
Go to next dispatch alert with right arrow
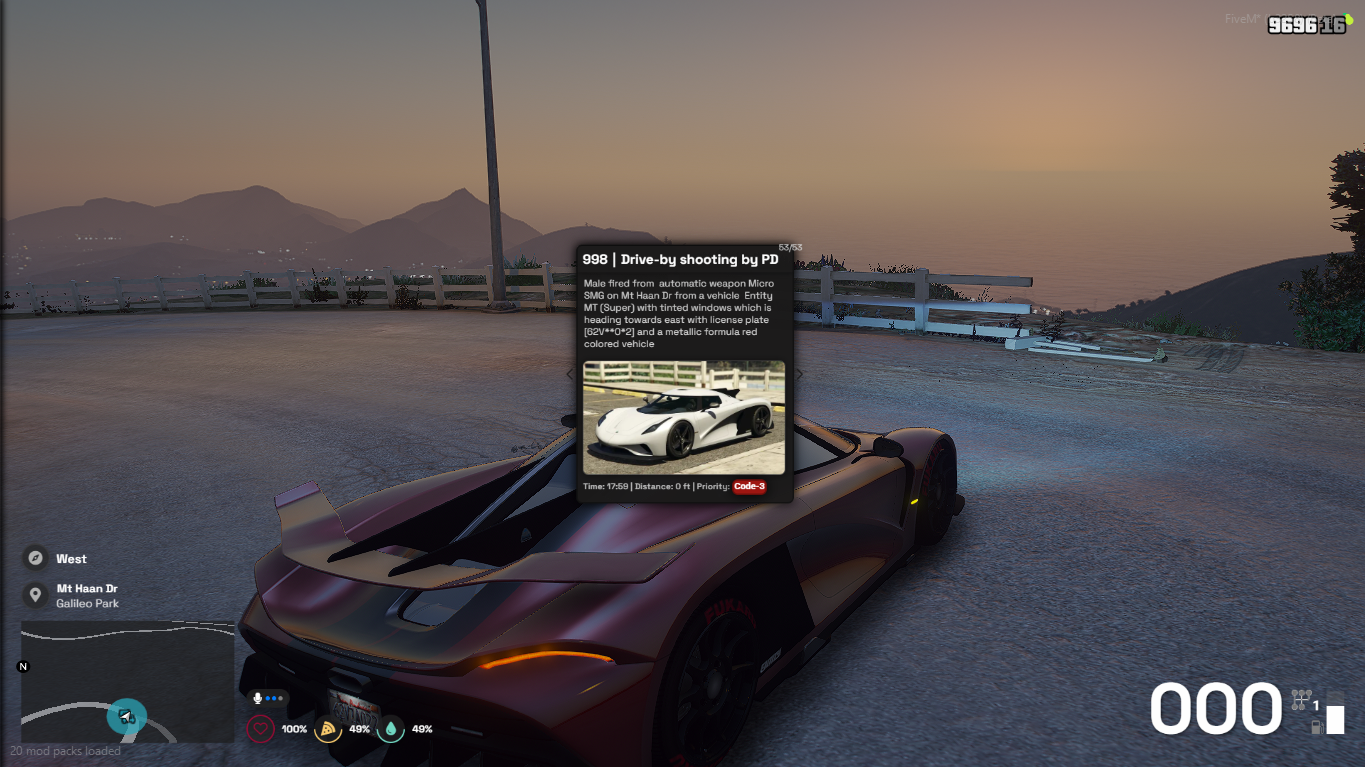click(x=799, y=374)
